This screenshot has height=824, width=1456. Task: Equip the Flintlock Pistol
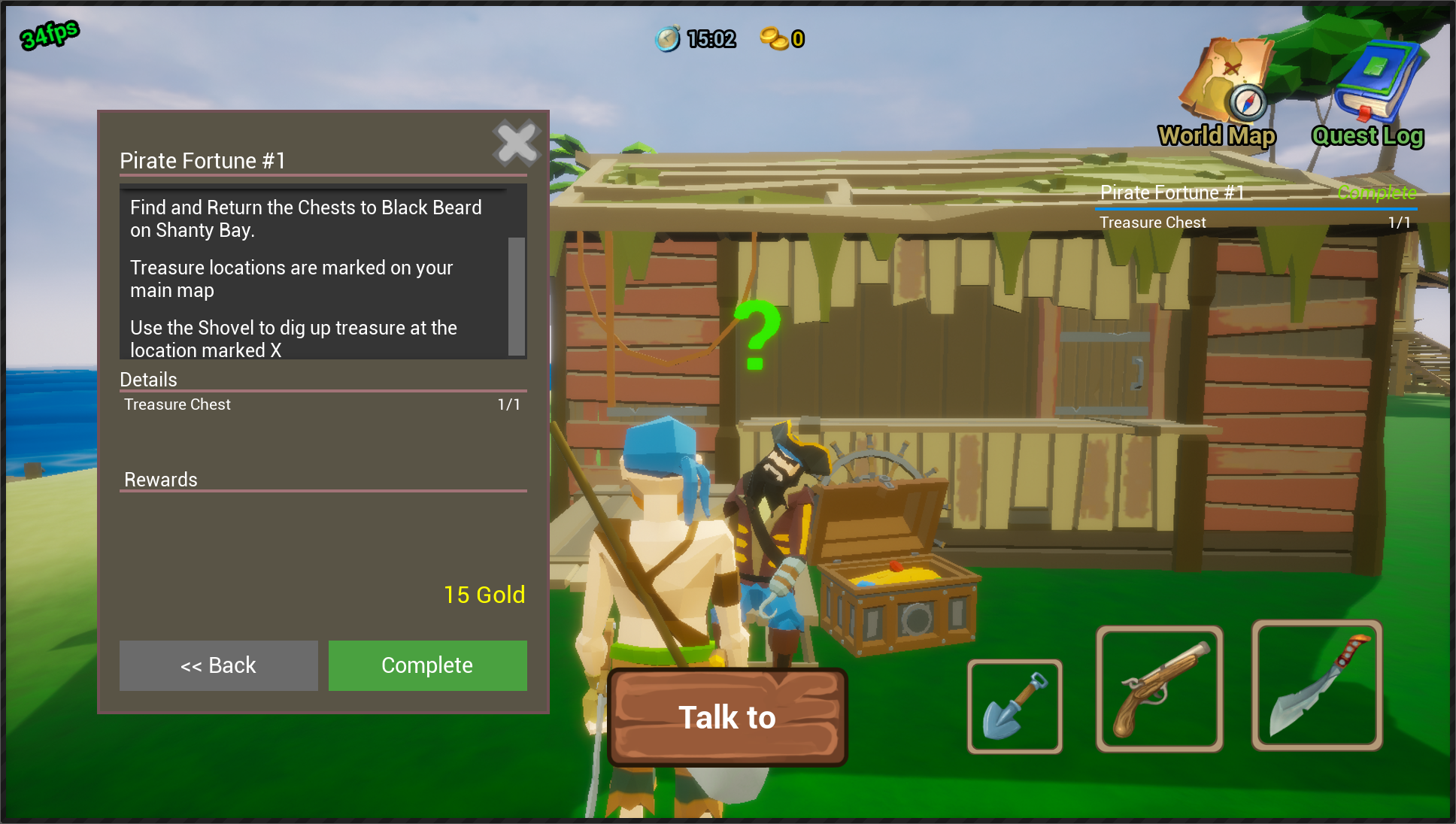pyautogui.click(x=1160, y=686)
